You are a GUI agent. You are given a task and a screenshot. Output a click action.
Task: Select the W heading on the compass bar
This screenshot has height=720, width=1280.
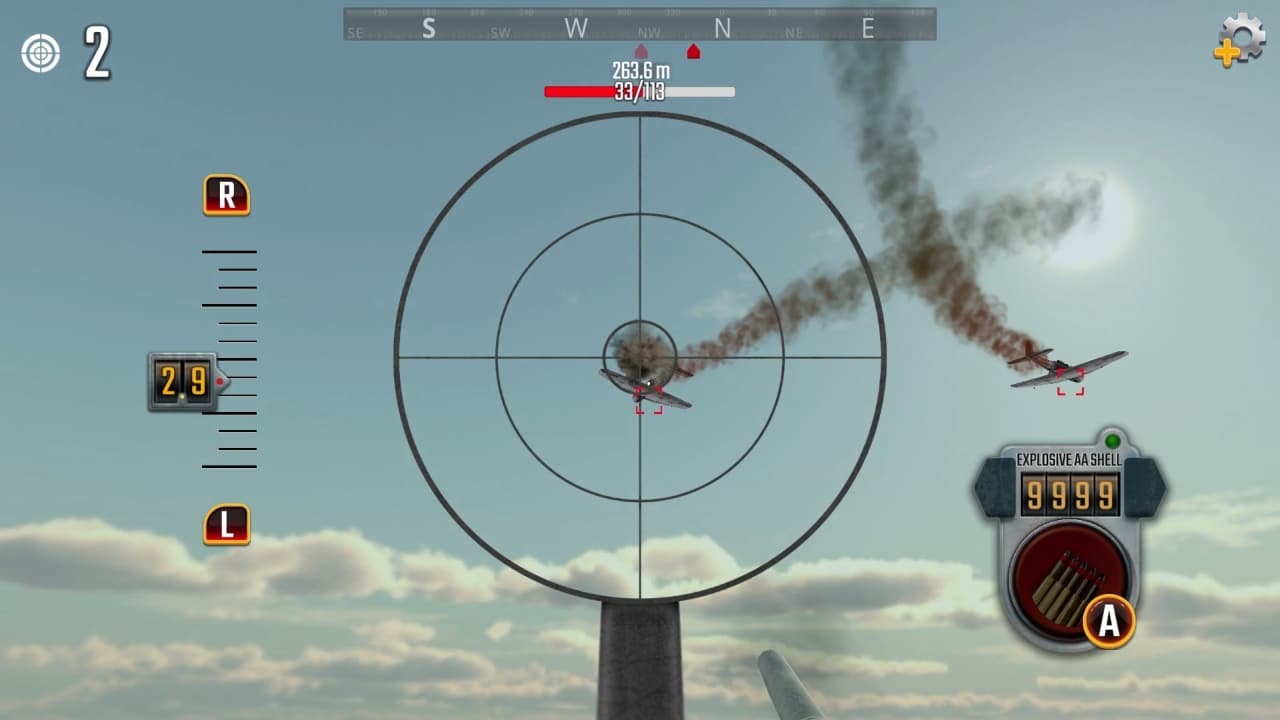tap(574, 28)
